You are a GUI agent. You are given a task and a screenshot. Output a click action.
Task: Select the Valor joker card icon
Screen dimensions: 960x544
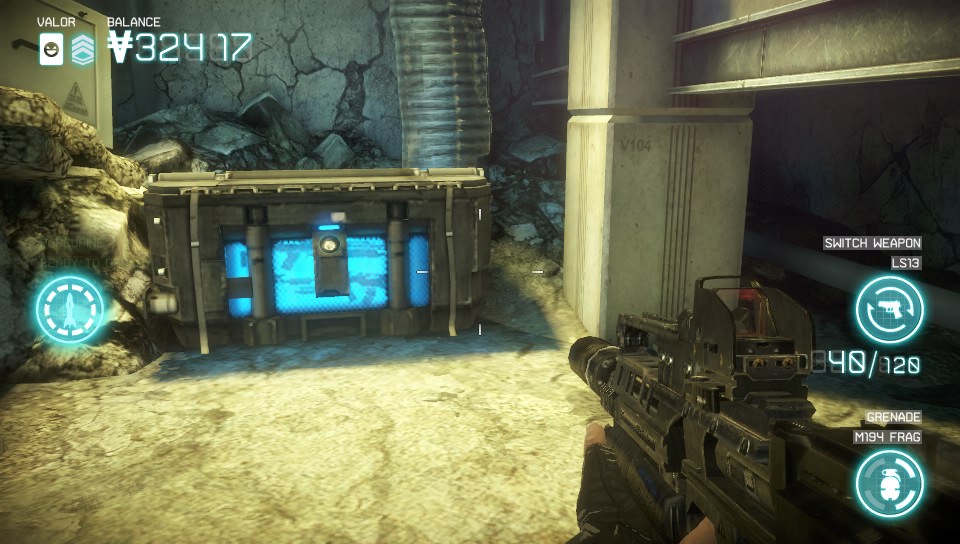[51, 49]
